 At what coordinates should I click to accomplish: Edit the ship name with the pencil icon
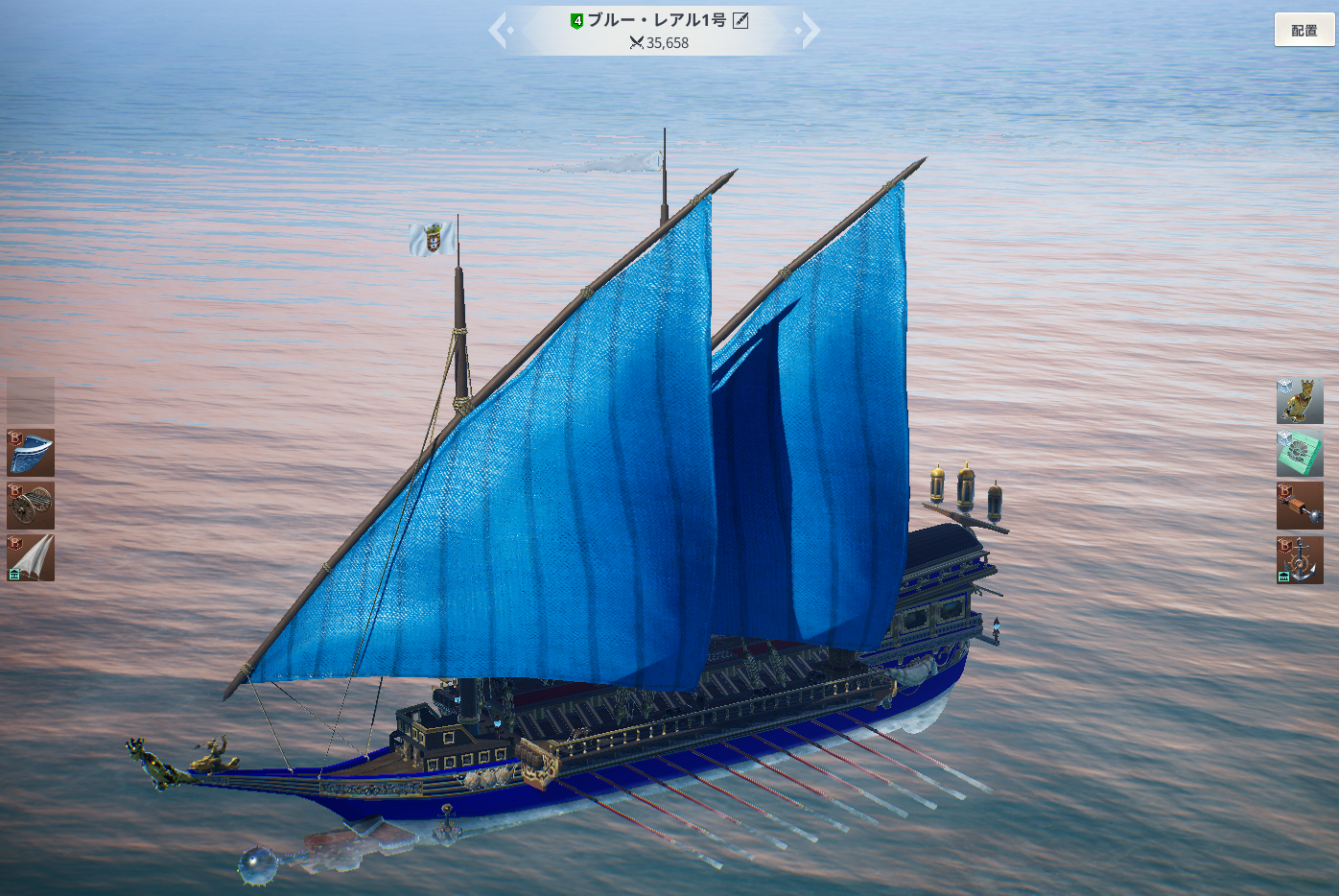[740, 20]
